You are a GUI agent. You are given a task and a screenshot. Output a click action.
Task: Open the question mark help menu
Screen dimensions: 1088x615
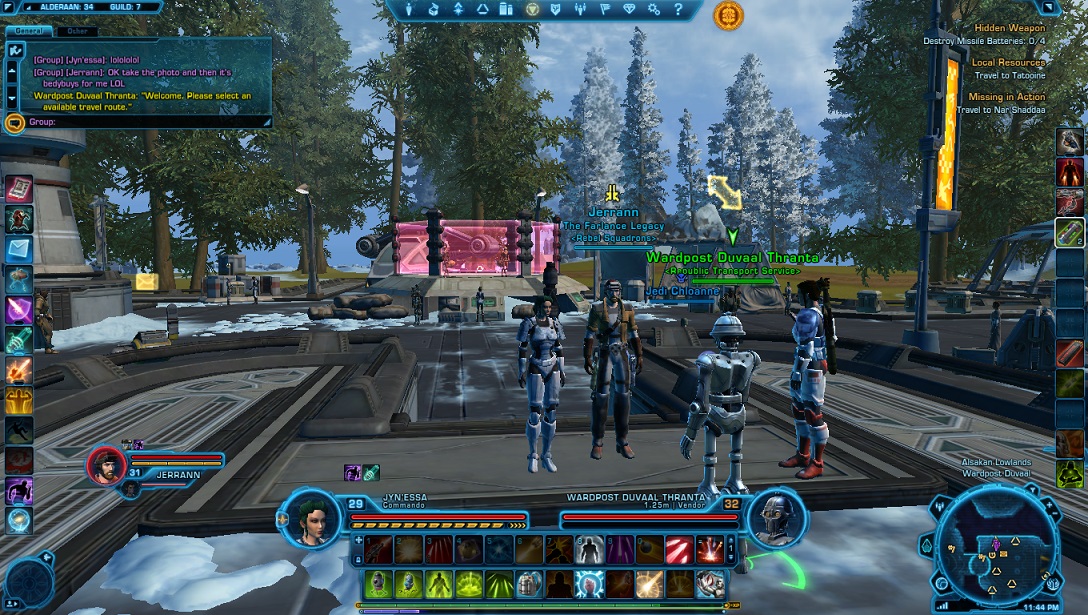click(677, 10)
